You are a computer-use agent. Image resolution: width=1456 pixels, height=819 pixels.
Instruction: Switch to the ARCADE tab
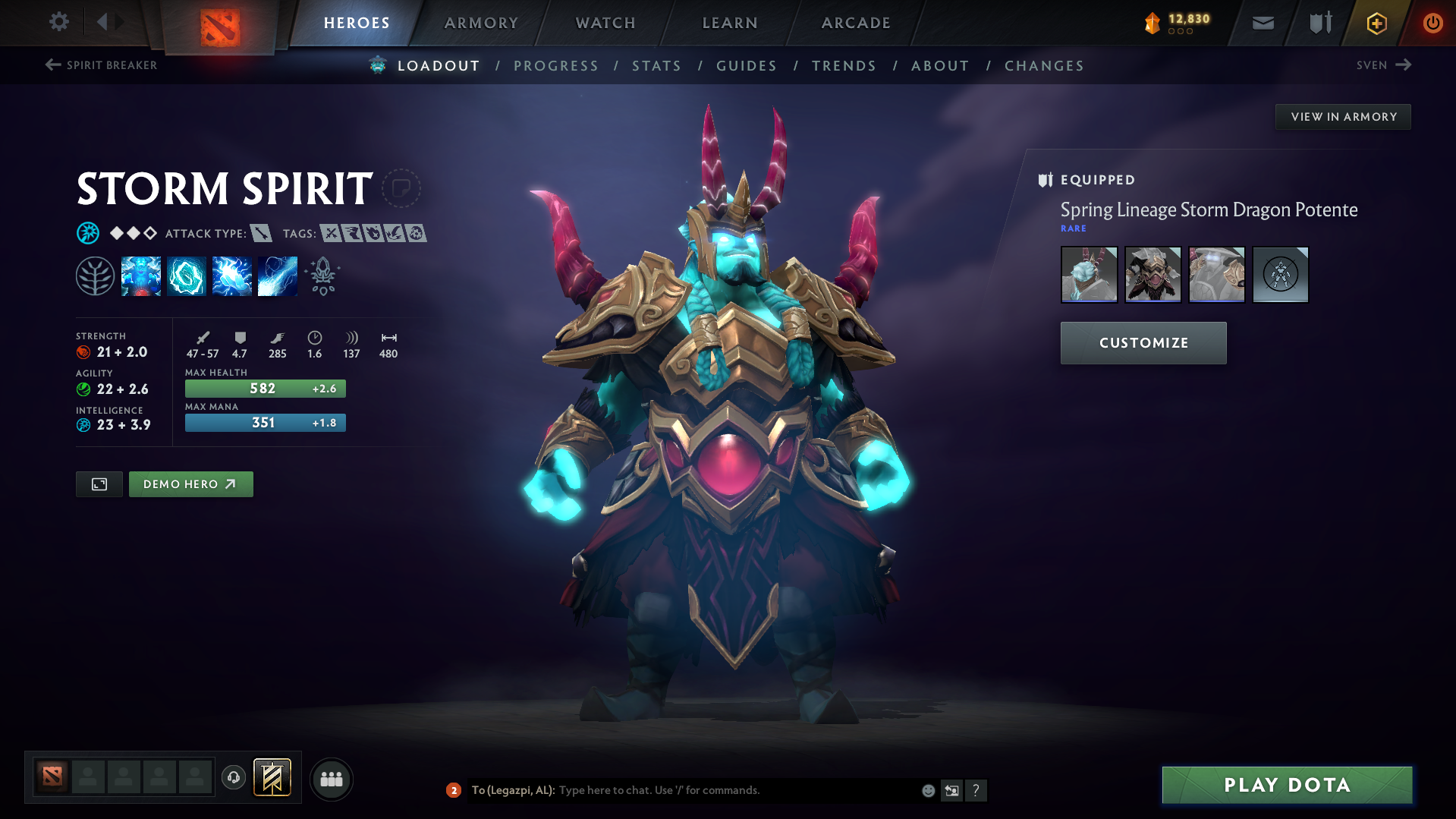click(x=855, y=23)
